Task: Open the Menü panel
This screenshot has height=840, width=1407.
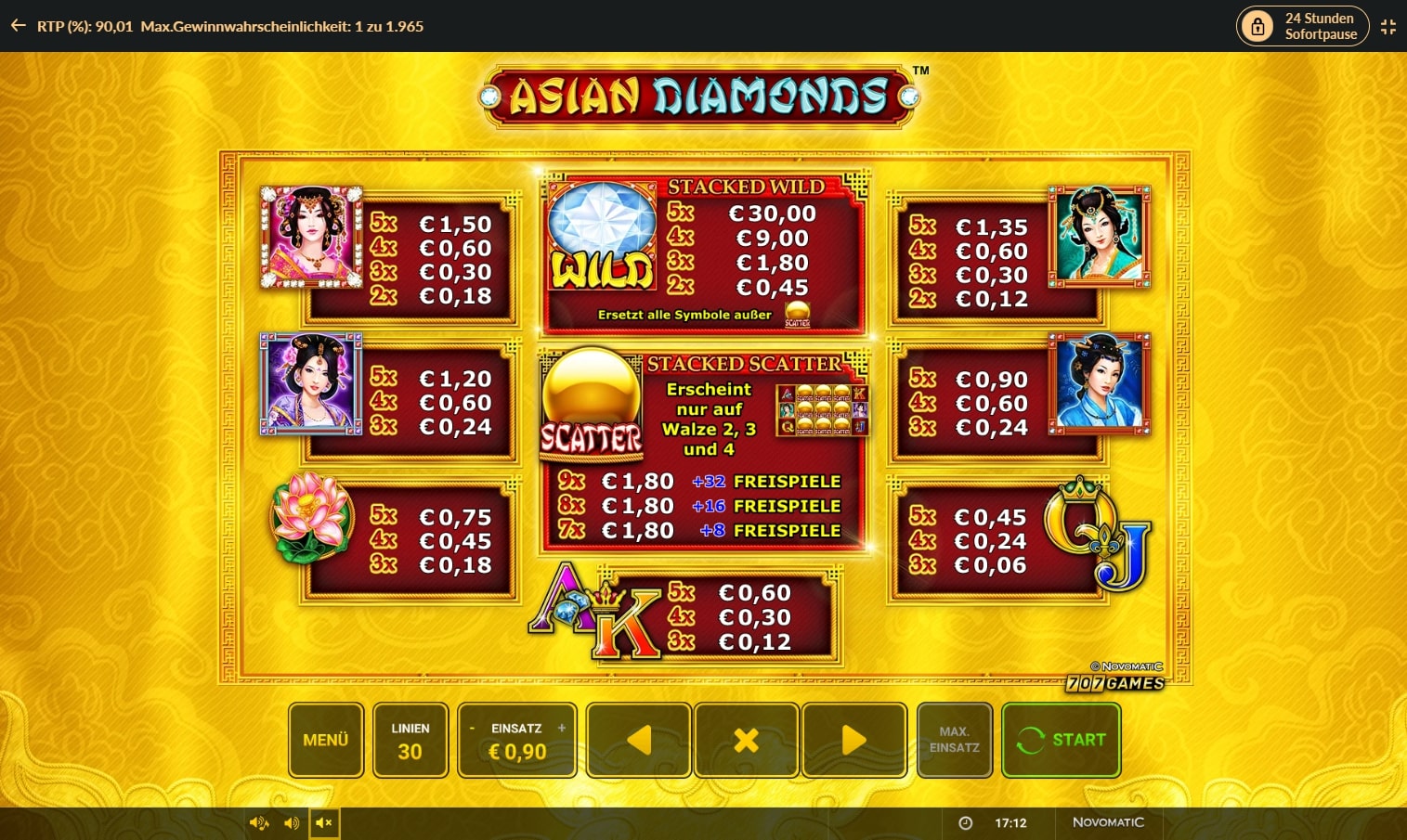Action: click(325, 740)
